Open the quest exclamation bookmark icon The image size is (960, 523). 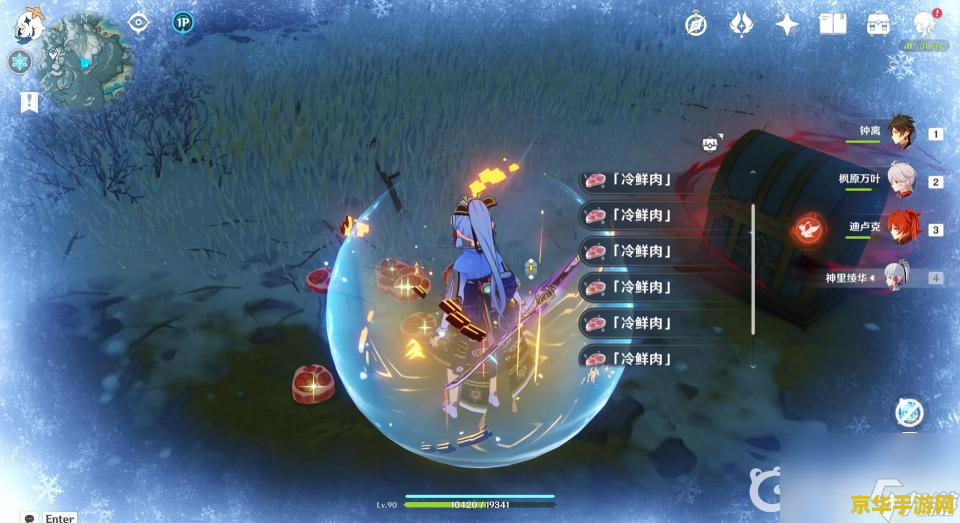pos(29,101)
